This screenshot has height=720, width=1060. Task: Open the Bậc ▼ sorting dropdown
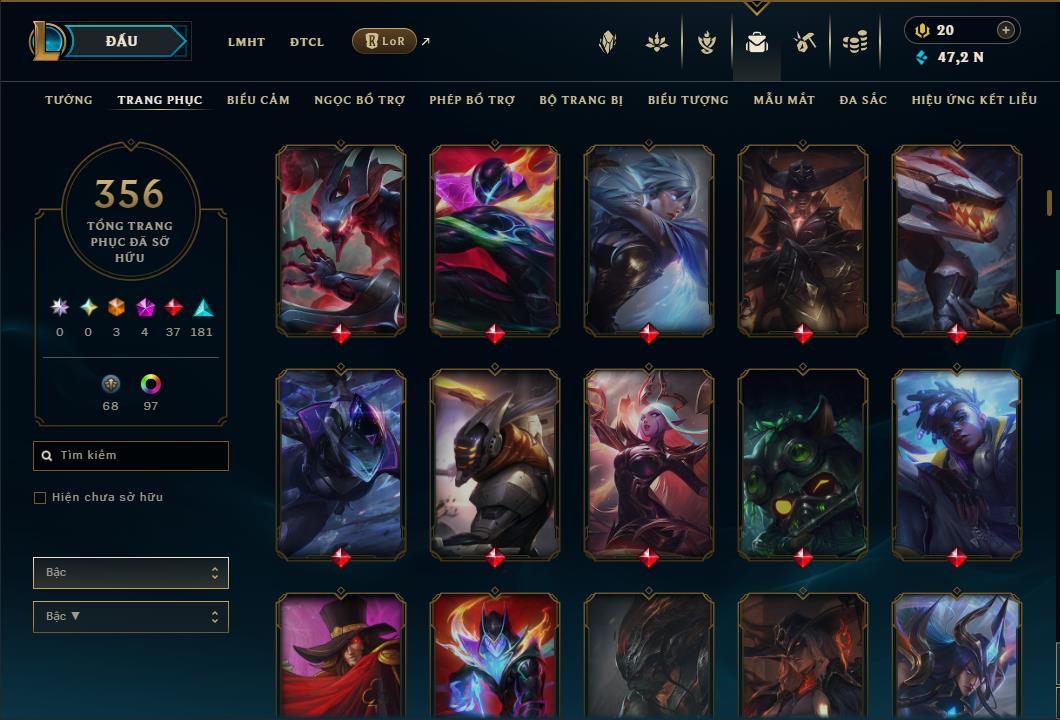131,617
